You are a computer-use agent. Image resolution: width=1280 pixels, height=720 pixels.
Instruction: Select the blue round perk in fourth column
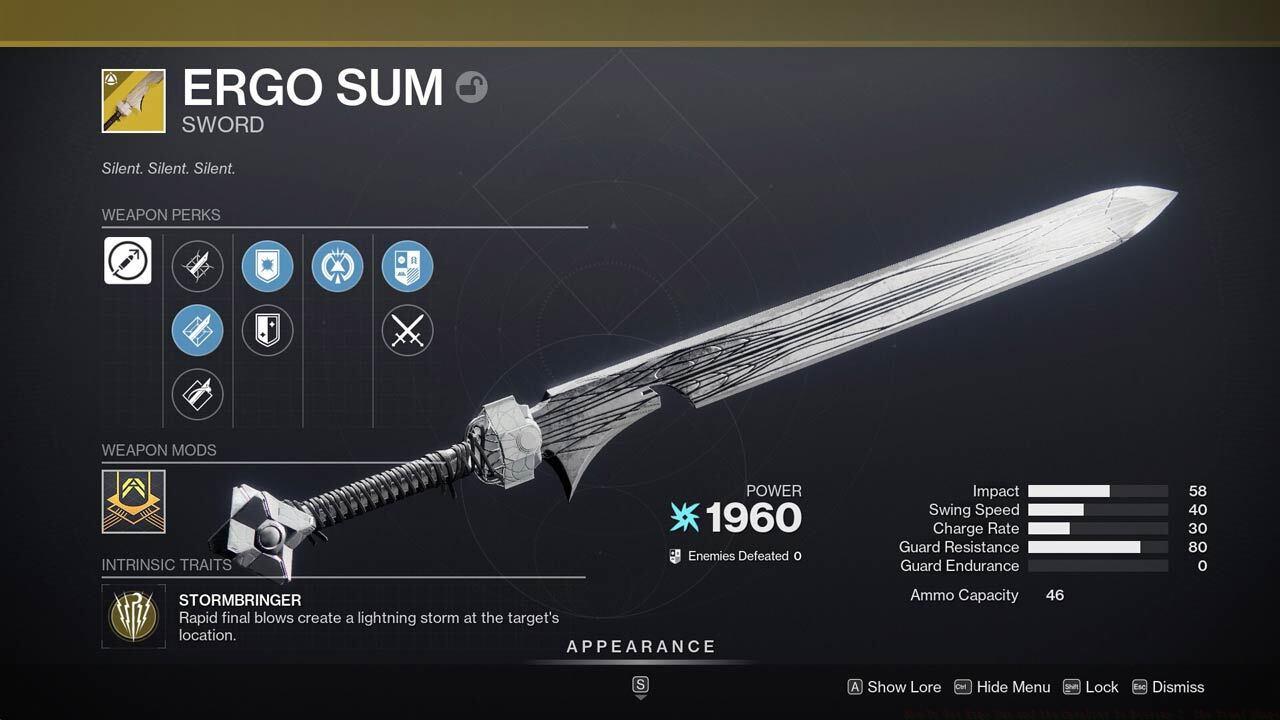click(x=337, y=265)
